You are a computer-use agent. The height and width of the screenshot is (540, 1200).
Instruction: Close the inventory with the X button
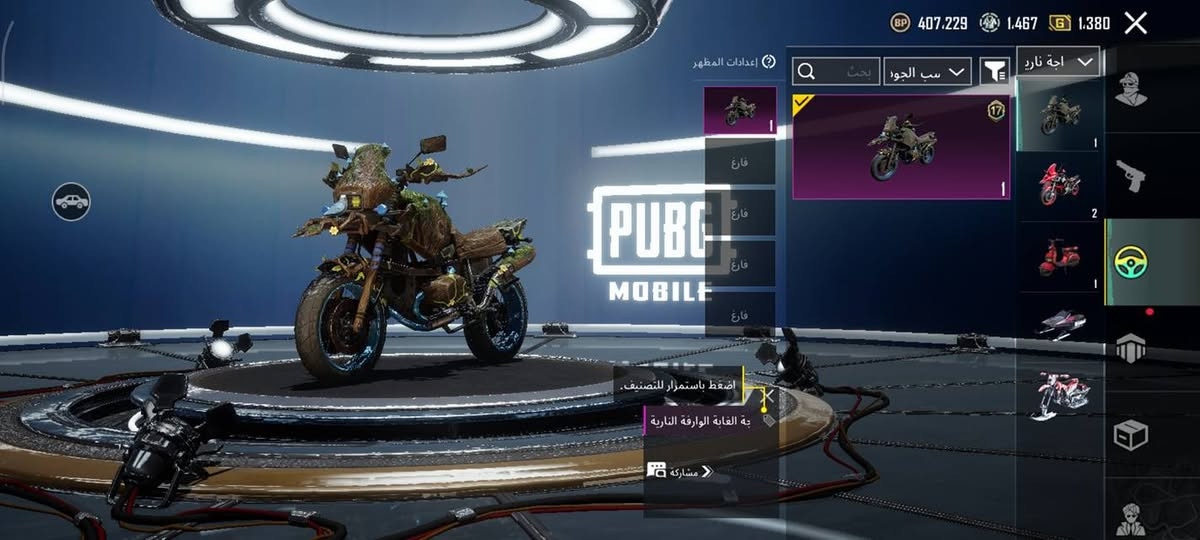pos(1135,23)
